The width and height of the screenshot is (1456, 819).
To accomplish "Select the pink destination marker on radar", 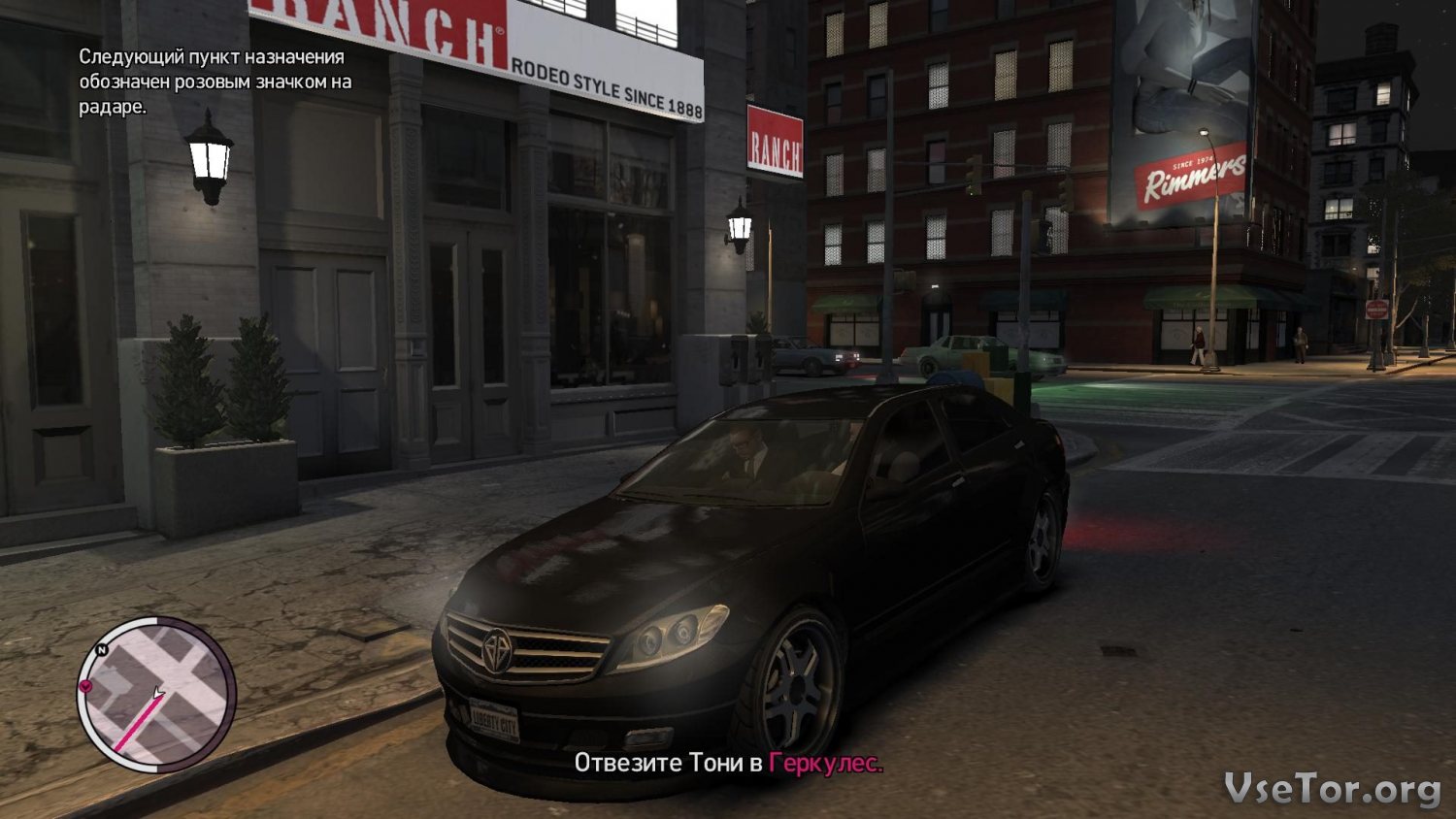I will coord(85,686).
